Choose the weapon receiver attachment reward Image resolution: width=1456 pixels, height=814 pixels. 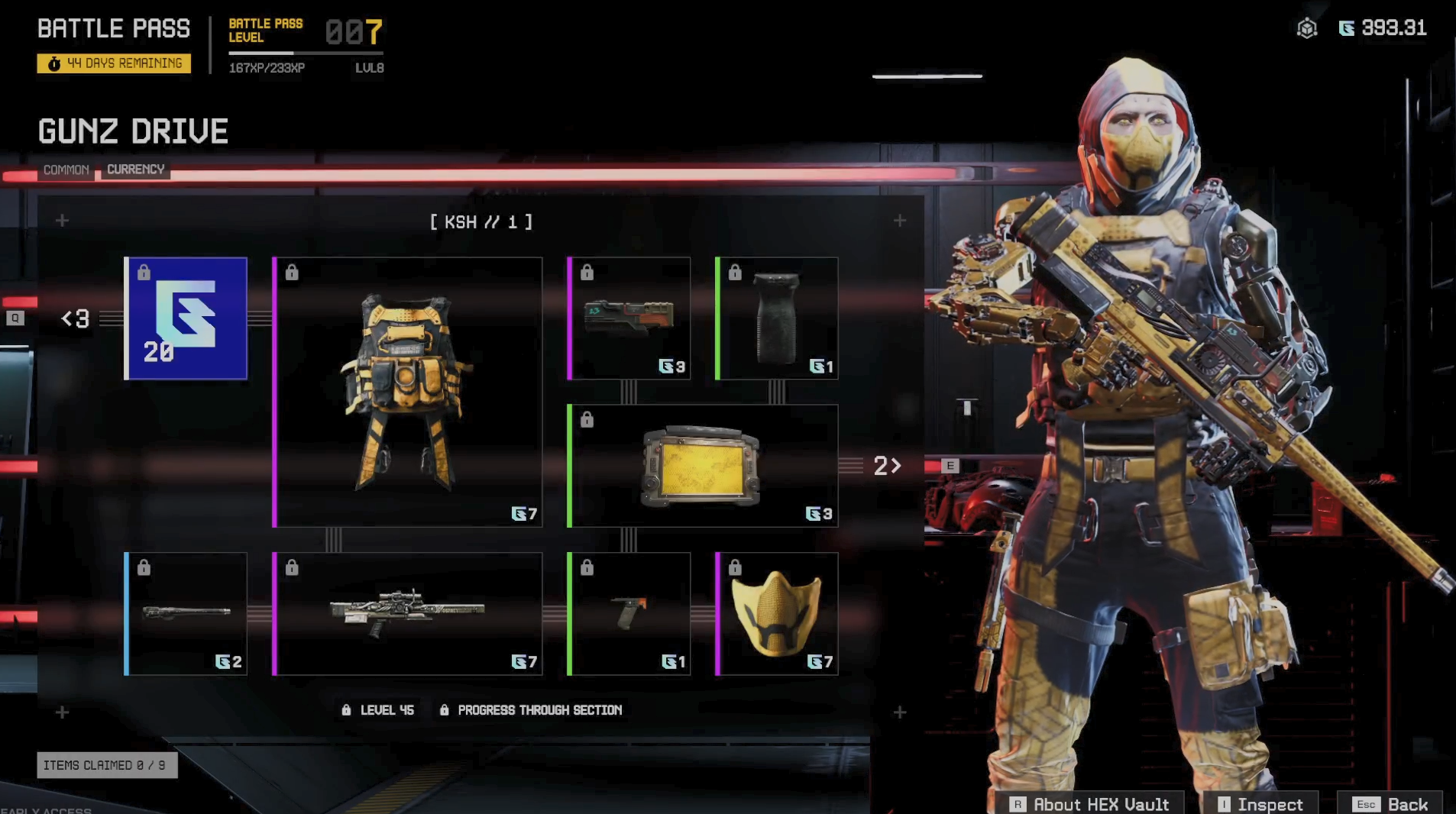629,318
